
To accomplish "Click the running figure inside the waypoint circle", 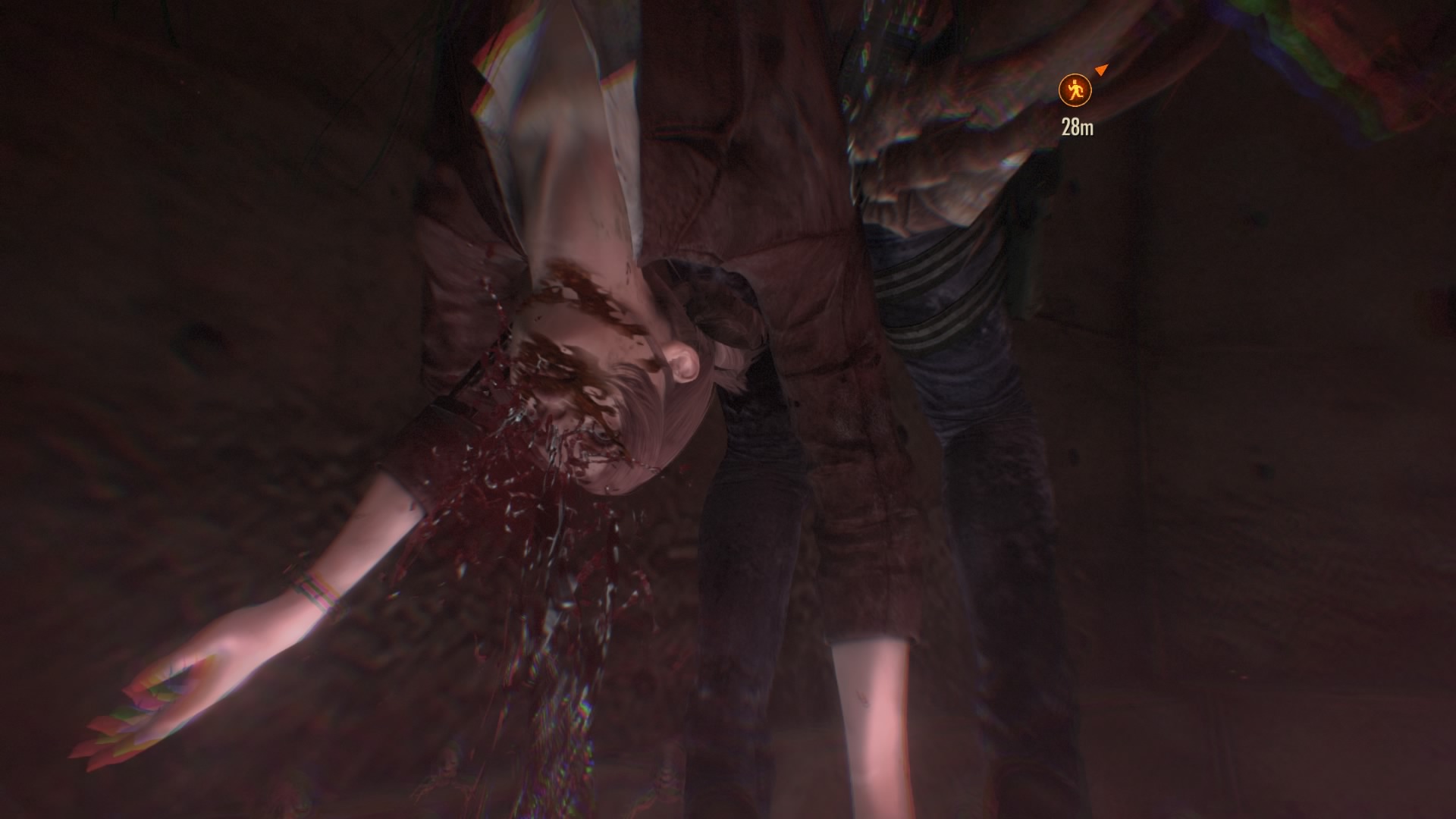I will [1075, 89].
